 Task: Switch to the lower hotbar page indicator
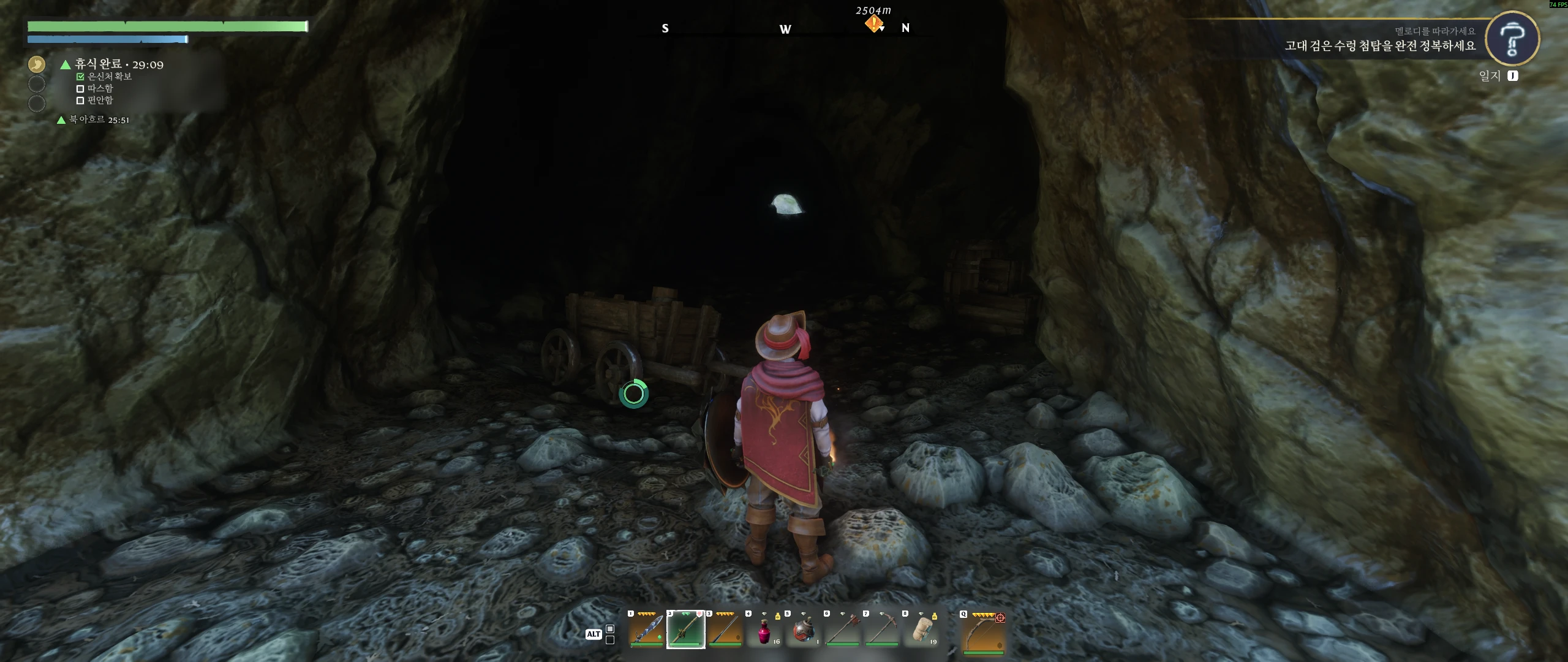point(610,641)
